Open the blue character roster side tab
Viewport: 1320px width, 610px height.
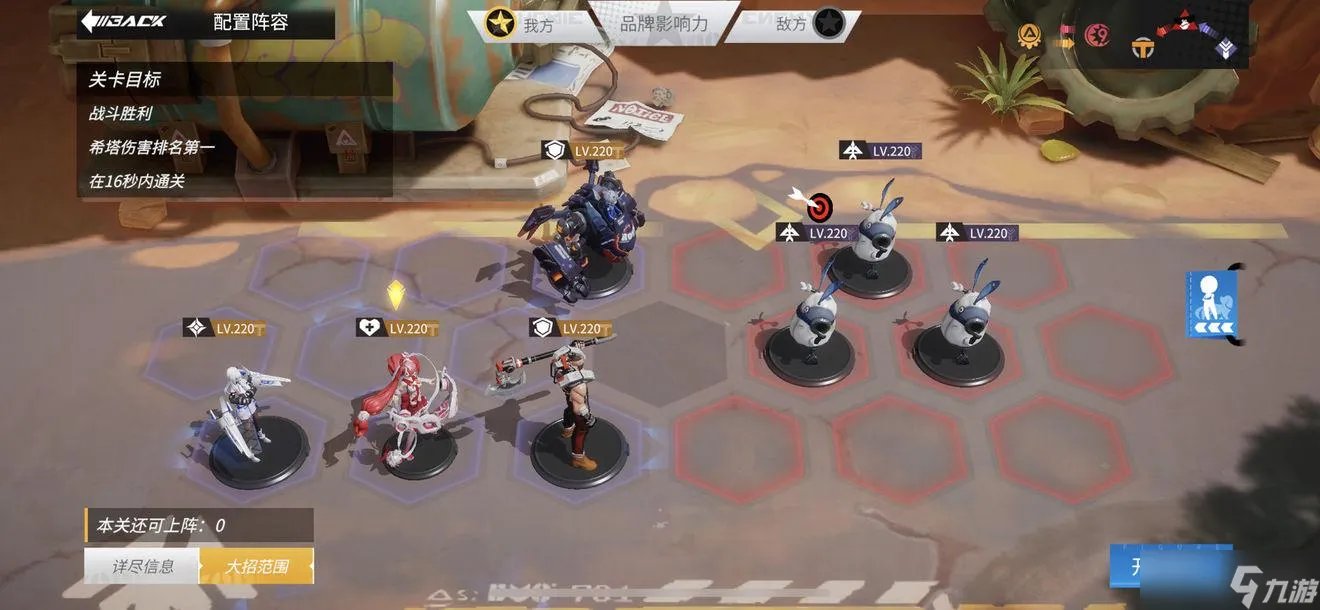coord(1212,304)
